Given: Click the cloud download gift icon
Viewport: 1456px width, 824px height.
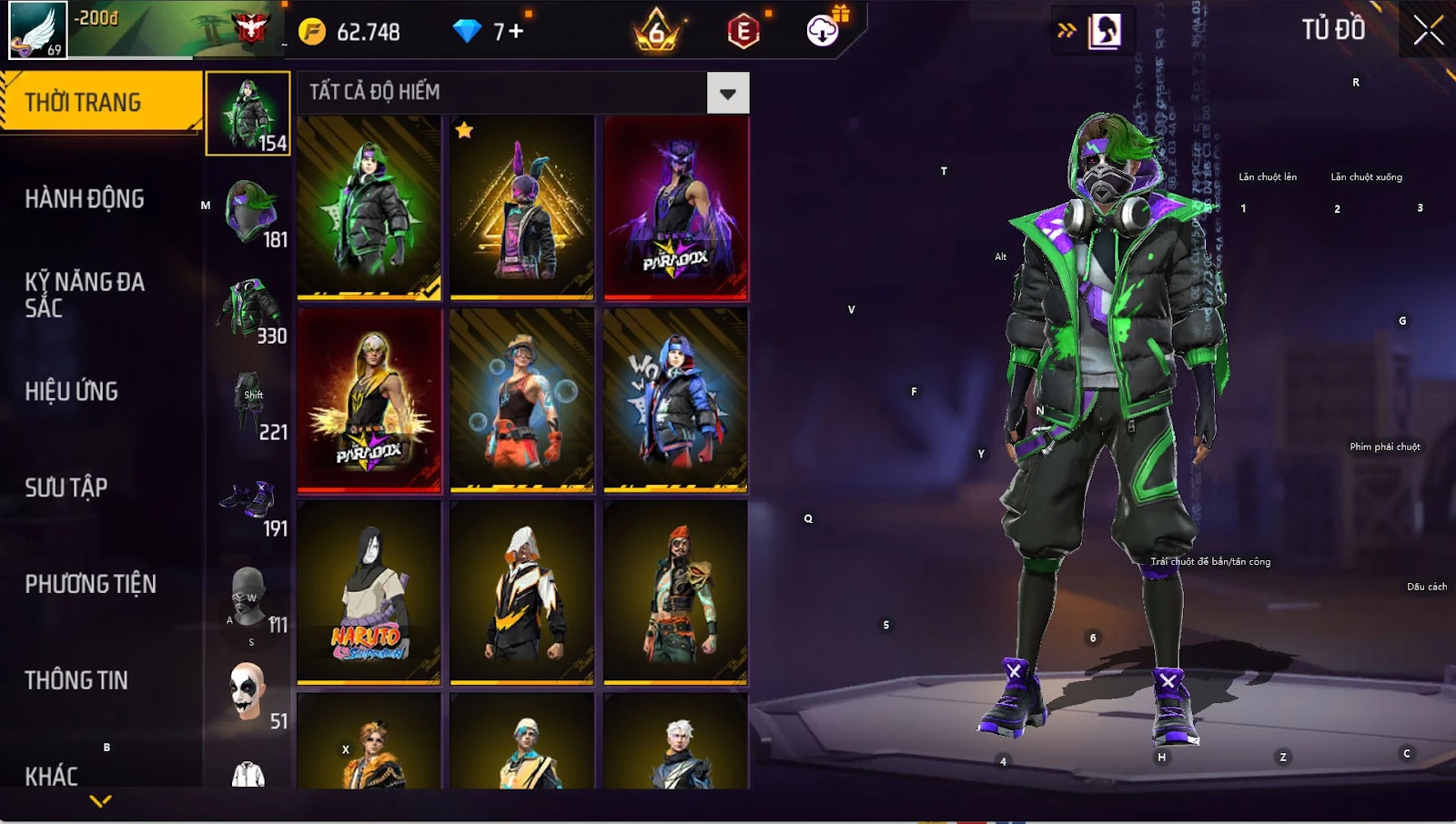Looking at the screenshot, I should [823, 31].
